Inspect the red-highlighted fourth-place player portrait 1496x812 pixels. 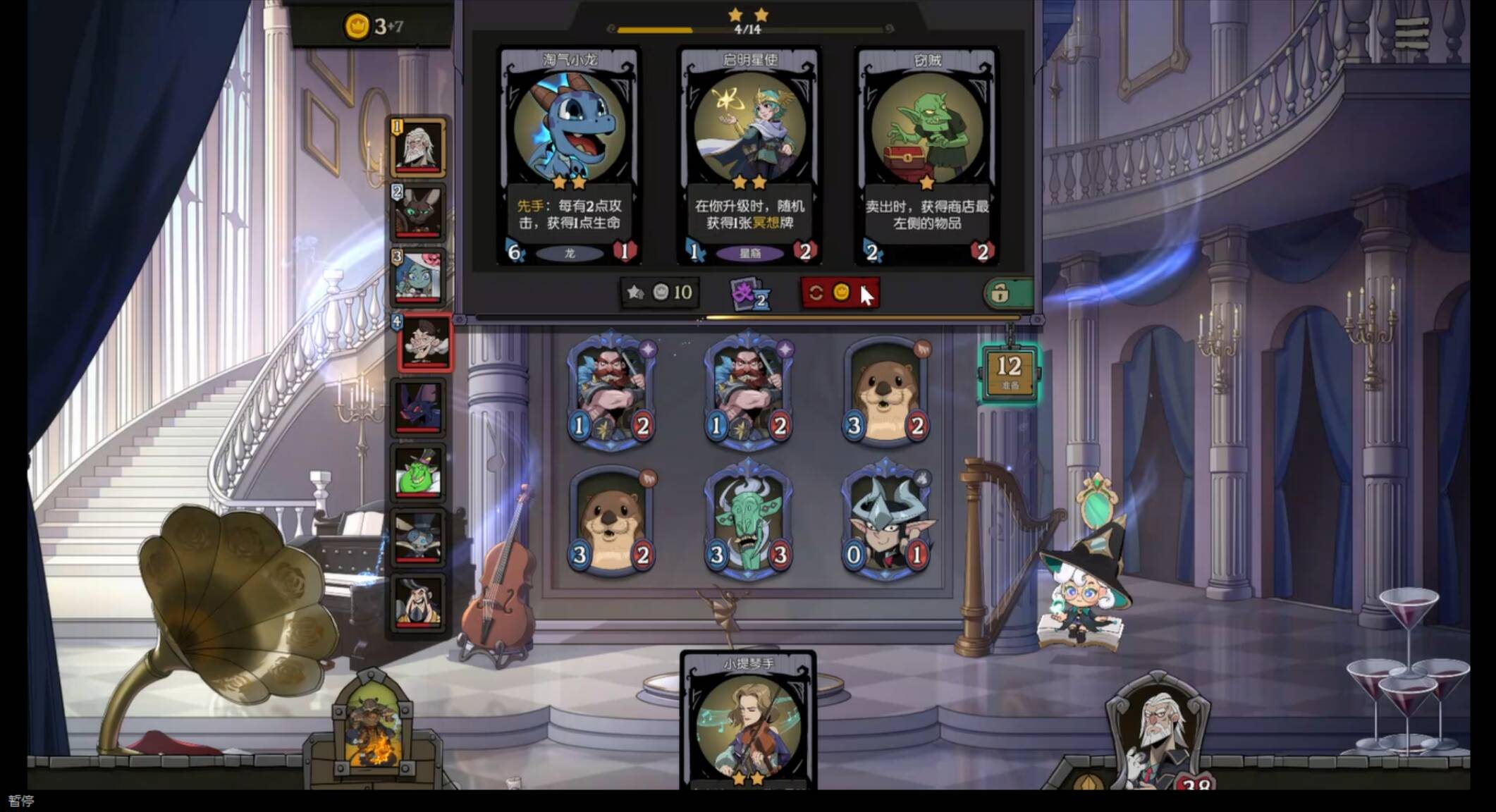click(x=424, y=343)
